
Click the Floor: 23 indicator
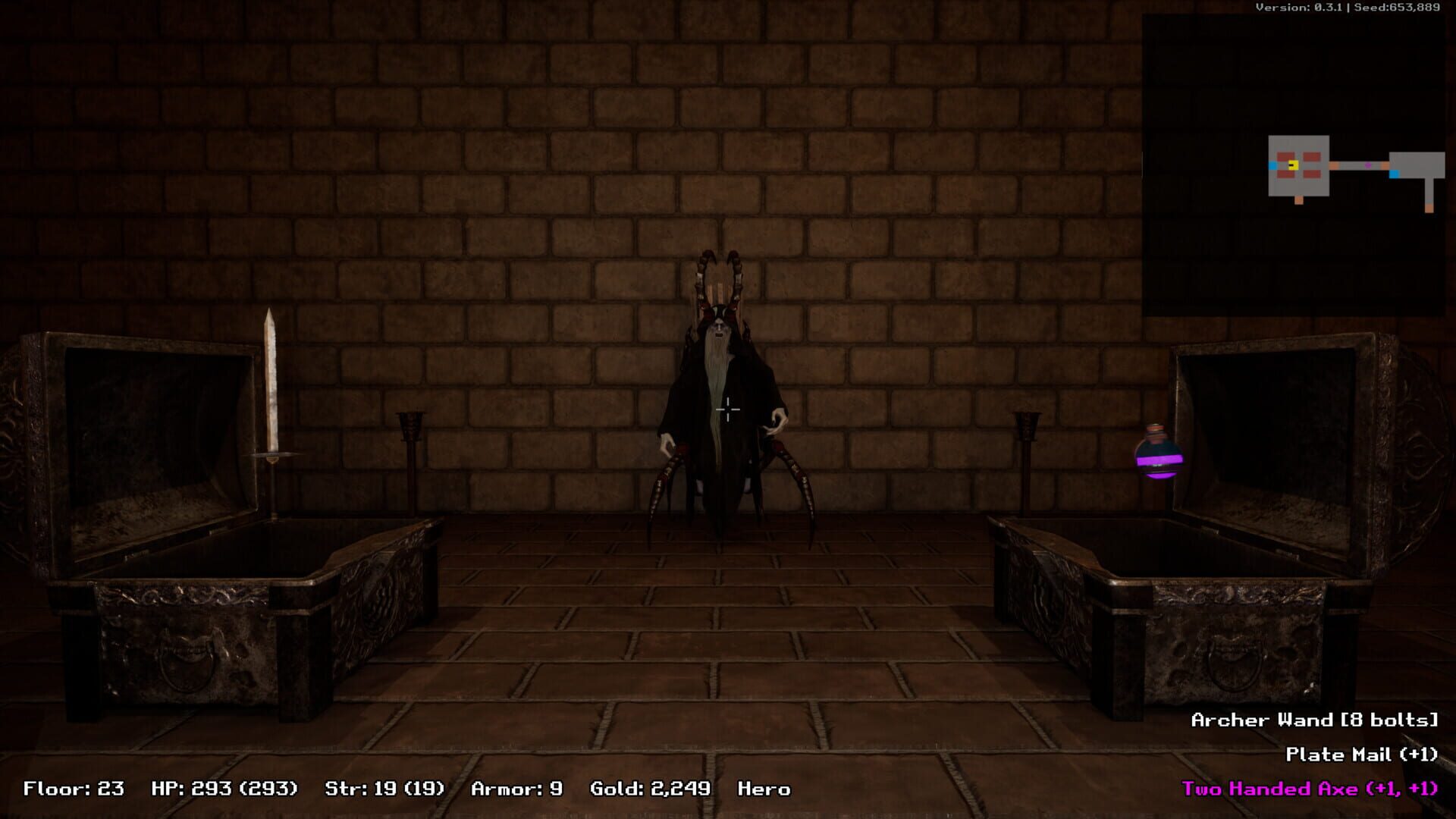point(72,789)
